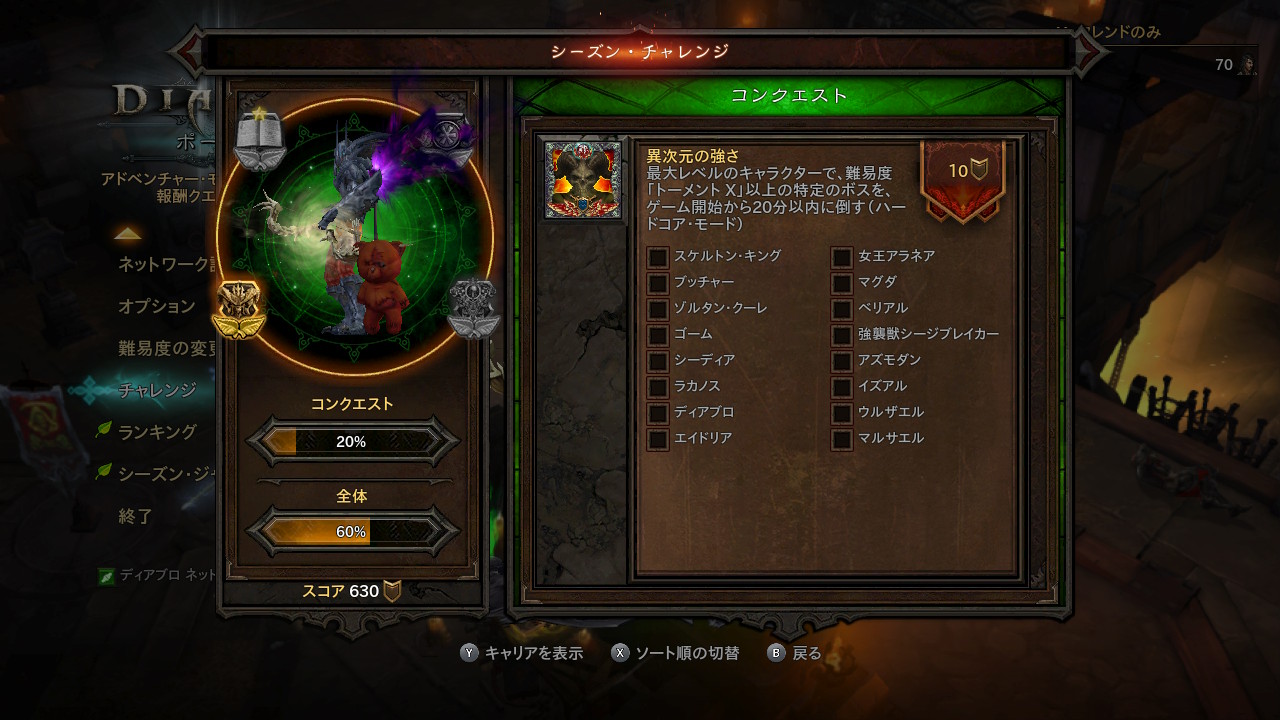The image size is (1280, 720).
Task: Select 難易度の変更 menu entry
Action: pos(167,348)
